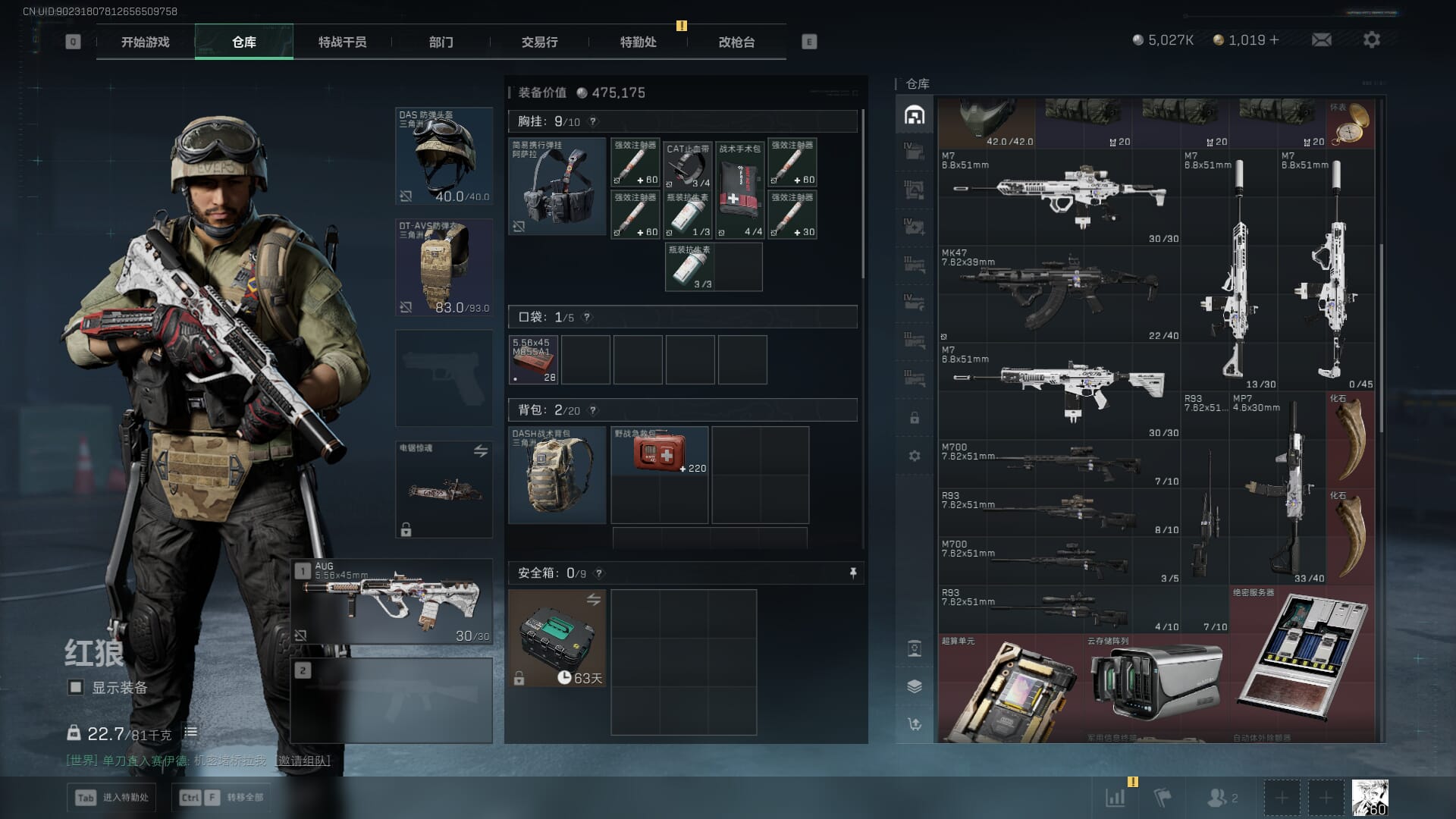Open the mail envelope icon
Image resolution: width=1456 pixels, height=819 pixels.
(x=1321, y=39)
